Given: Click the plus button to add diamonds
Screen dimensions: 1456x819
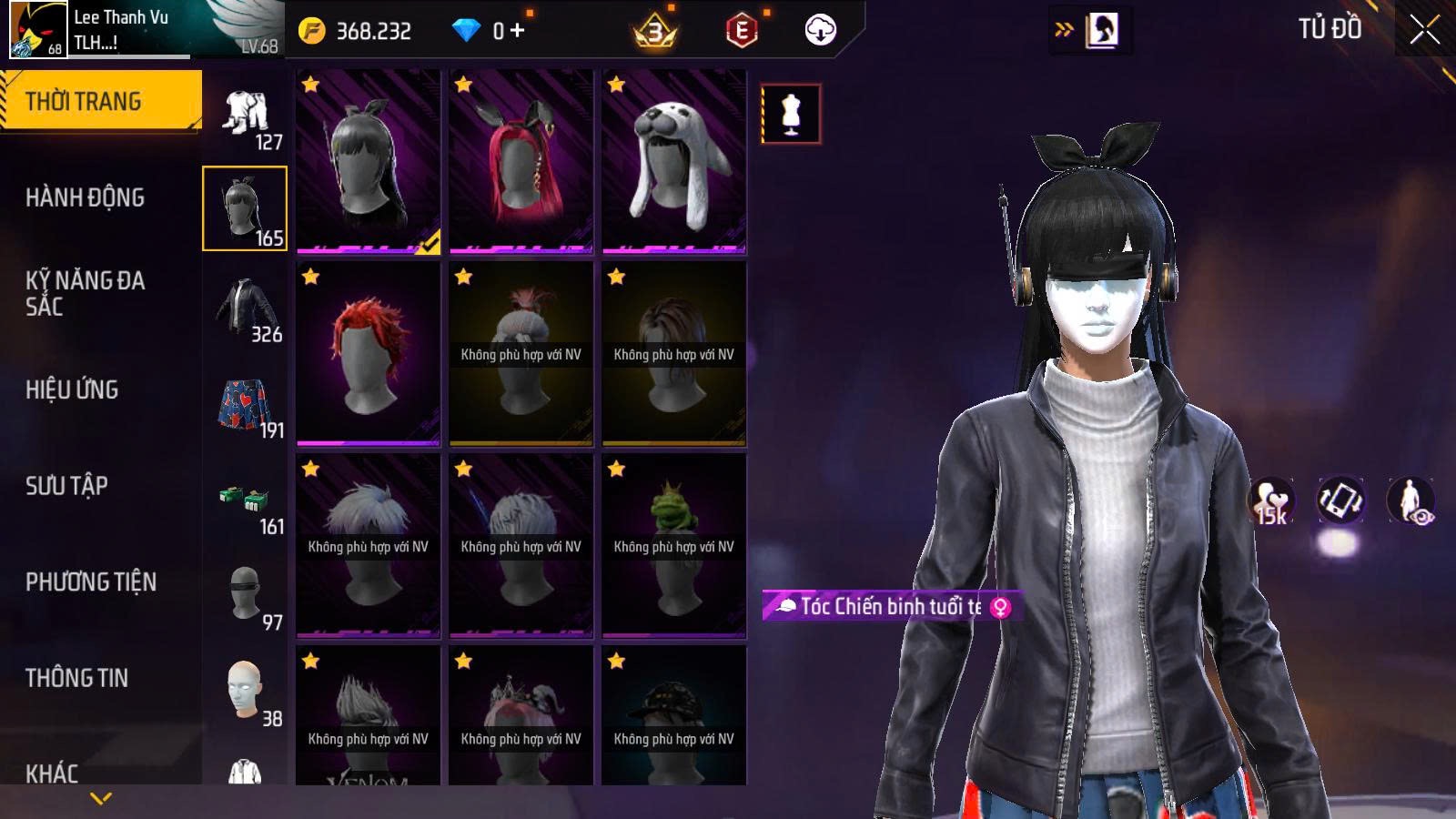Looking at the screenshot, I should [518, 31].
